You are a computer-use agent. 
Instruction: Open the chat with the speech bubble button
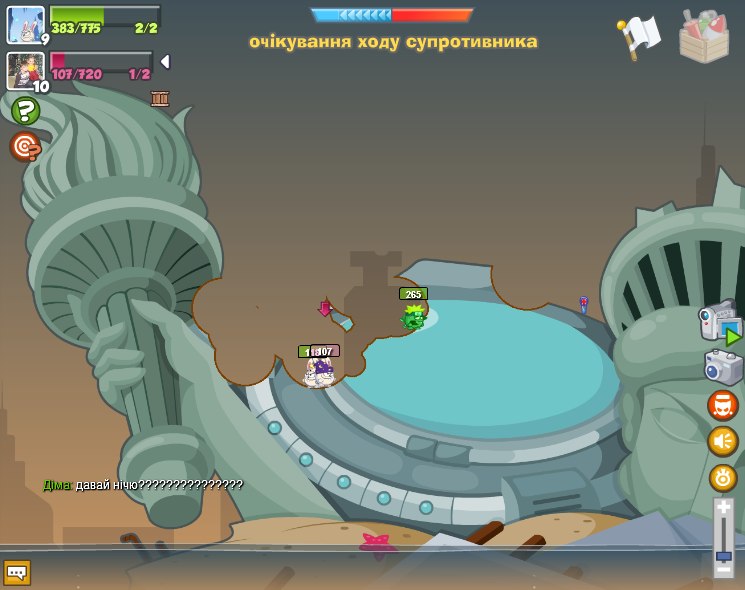pyautogui.click(x=17, y=572)
